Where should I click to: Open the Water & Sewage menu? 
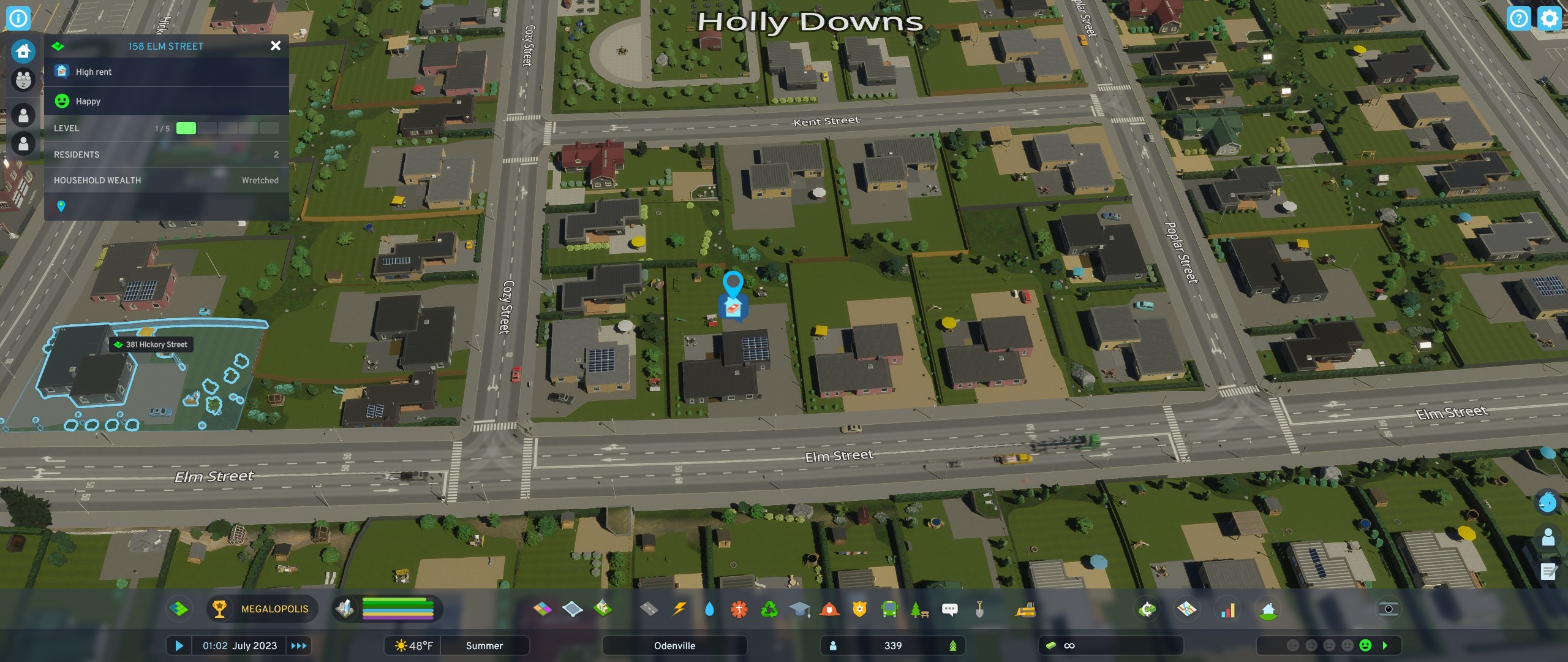(710, 609)
